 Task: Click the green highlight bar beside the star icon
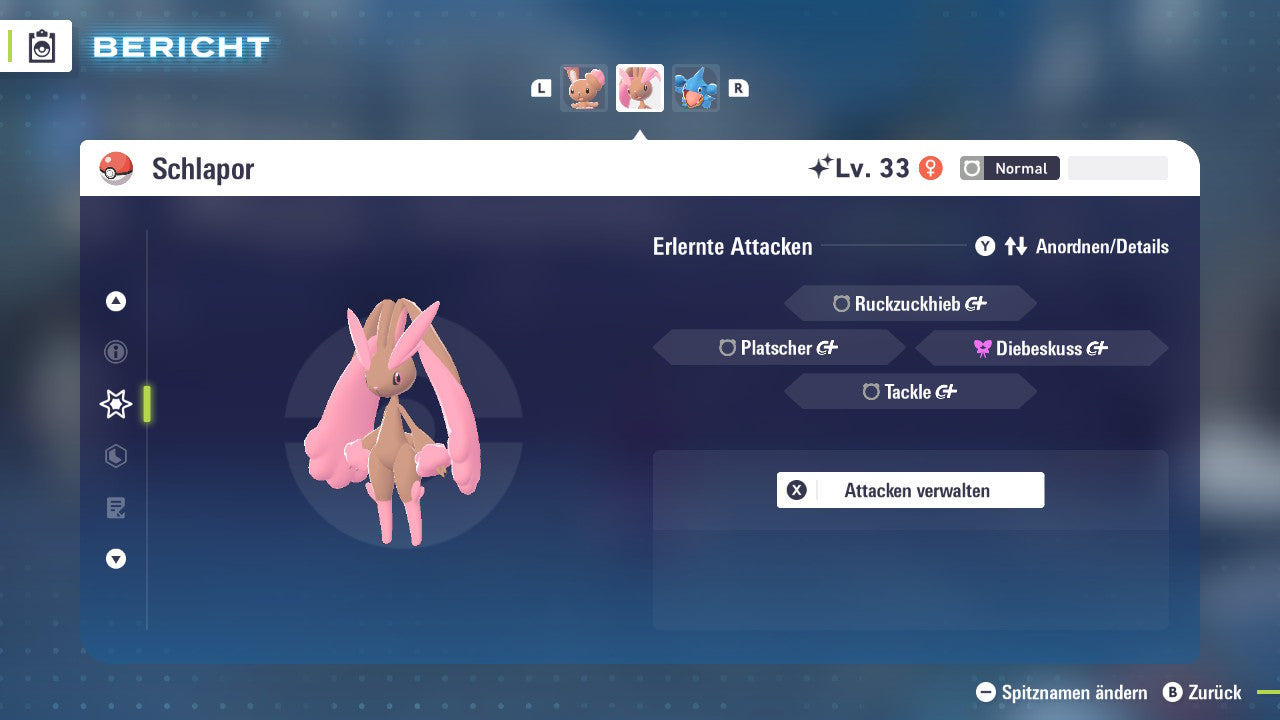[x=147, y=404]
